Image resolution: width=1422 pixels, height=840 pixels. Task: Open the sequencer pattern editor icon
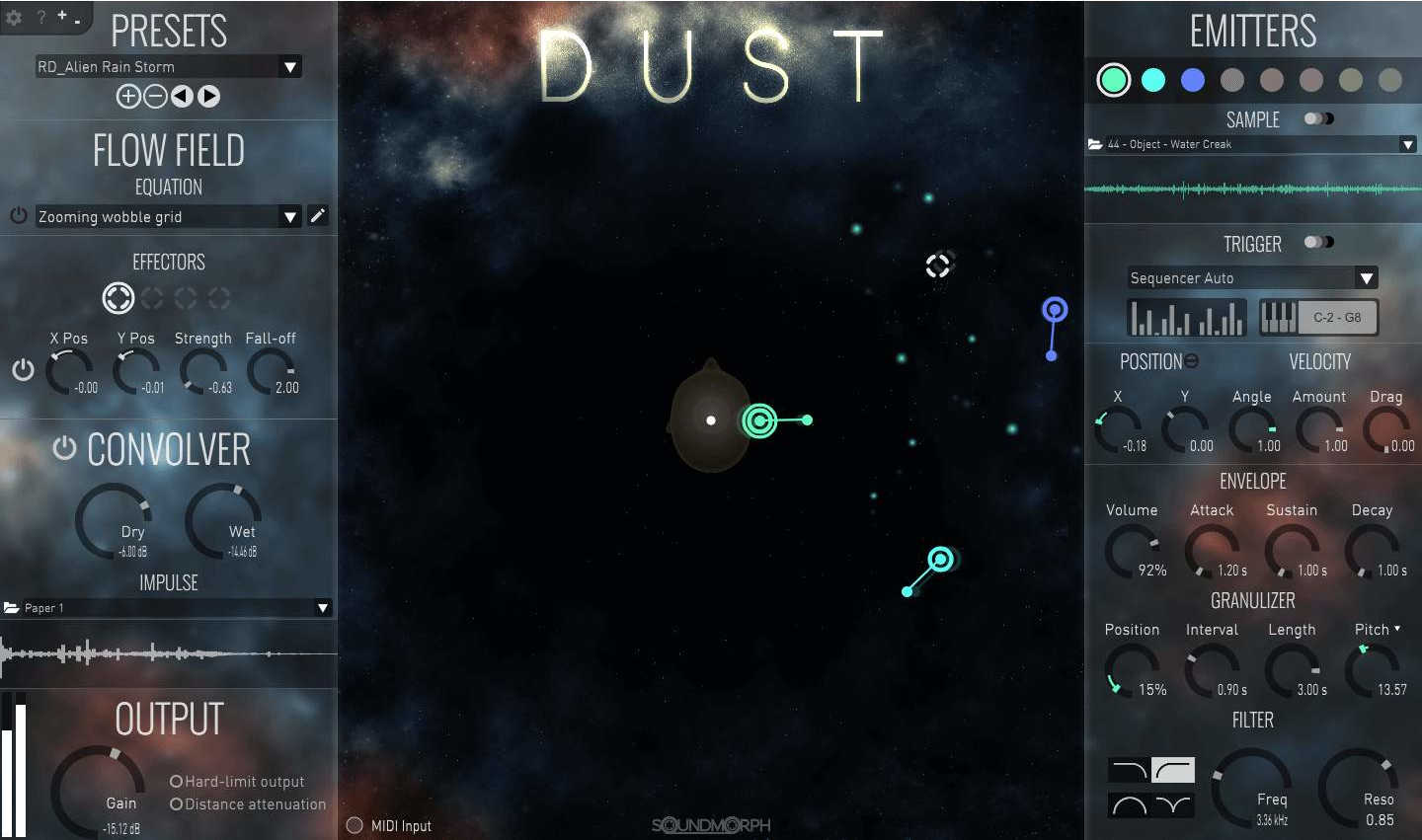[1185, 317]
